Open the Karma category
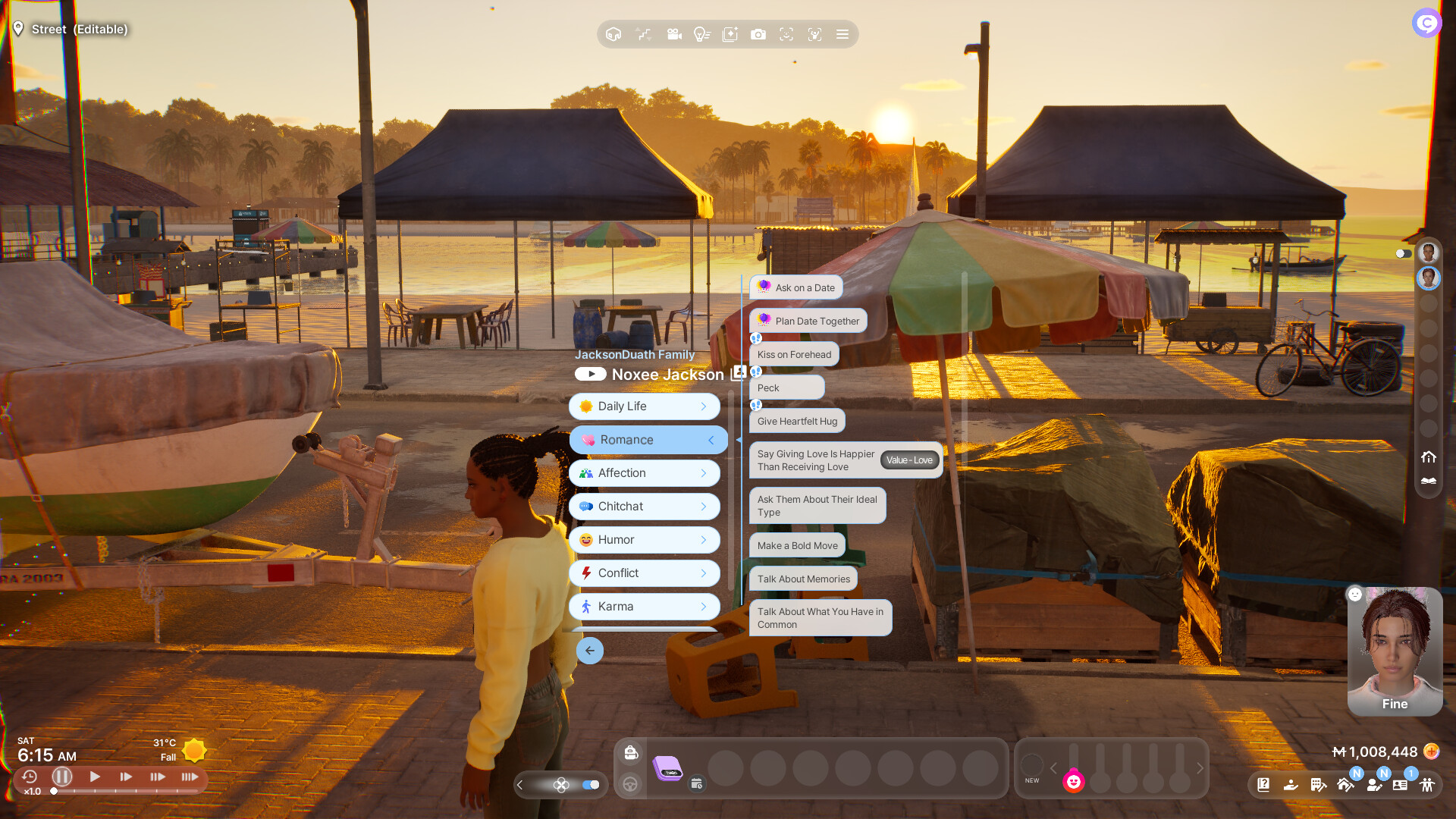 point(645,607)
